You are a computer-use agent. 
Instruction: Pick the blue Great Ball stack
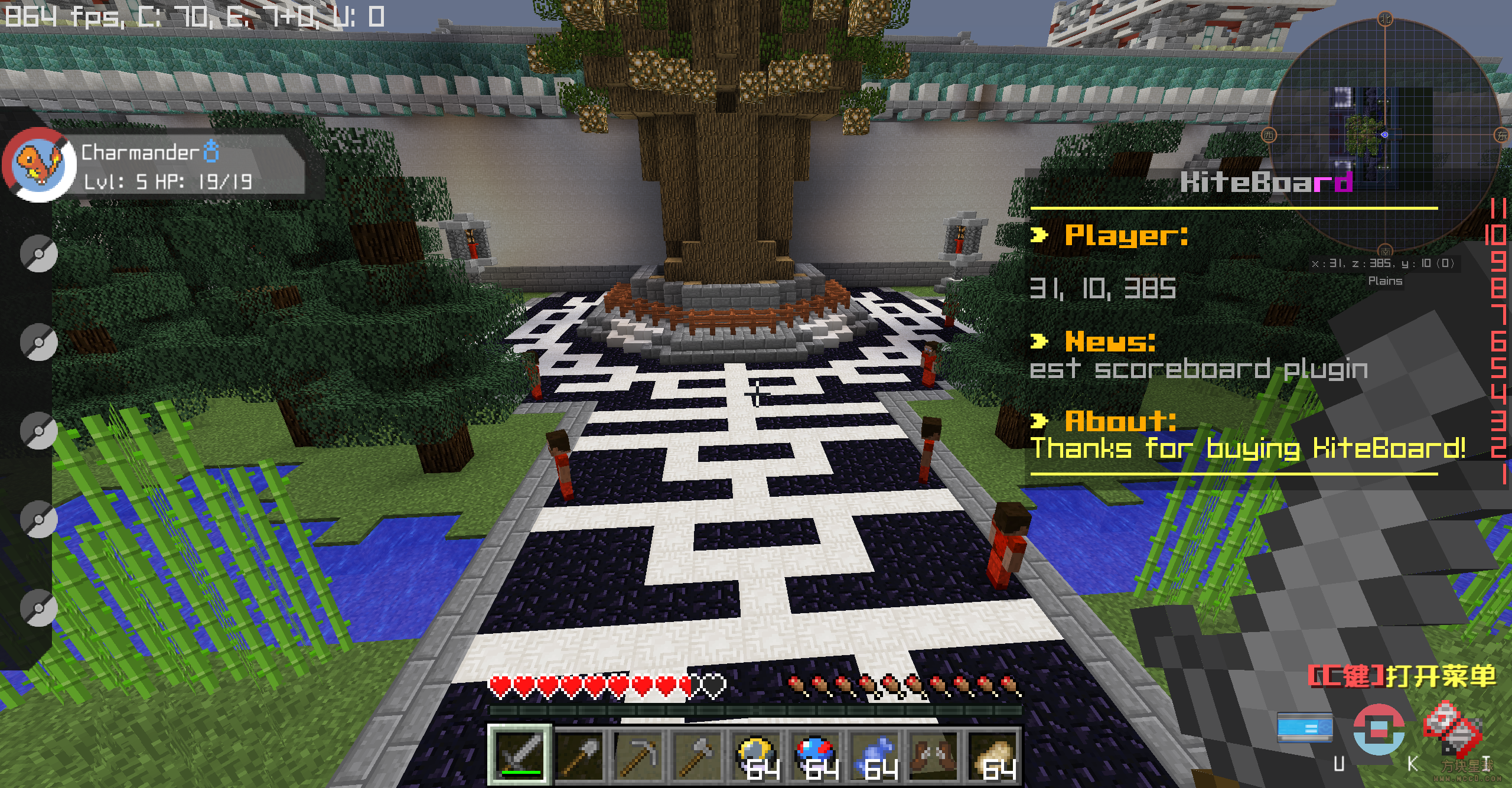816,756
